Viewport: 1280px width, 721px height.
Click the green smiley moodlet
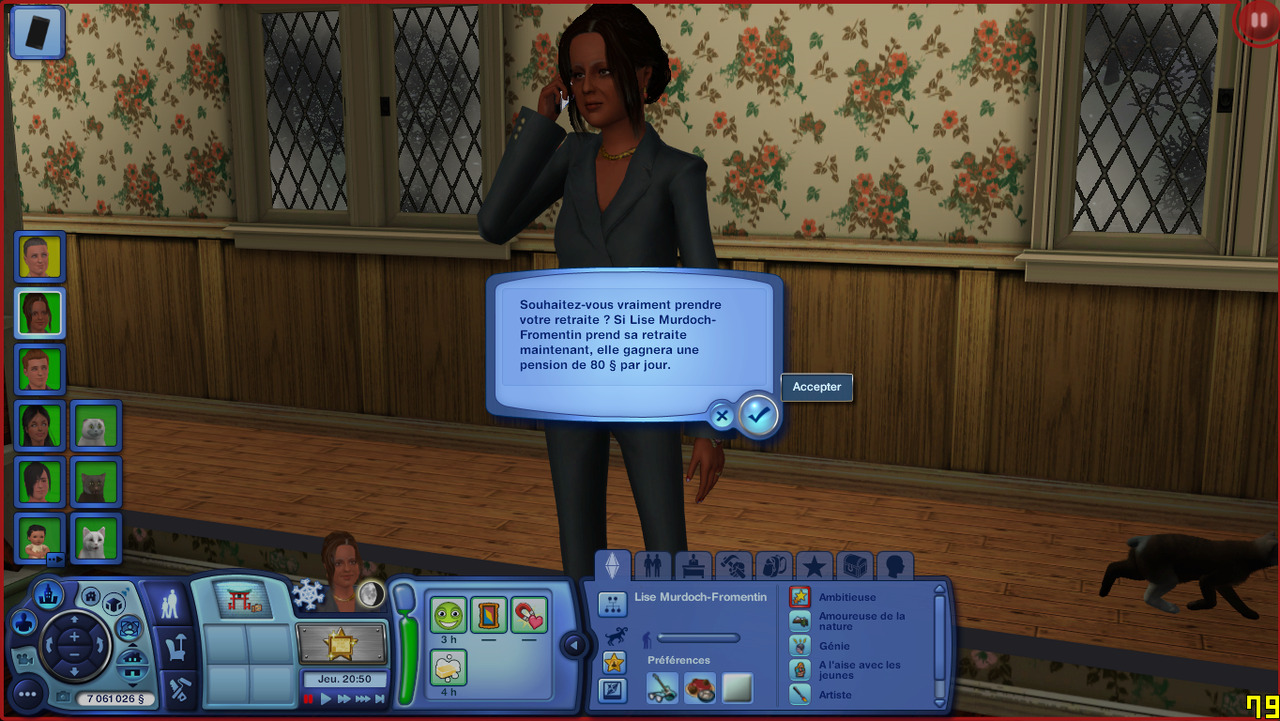(449, 614)
